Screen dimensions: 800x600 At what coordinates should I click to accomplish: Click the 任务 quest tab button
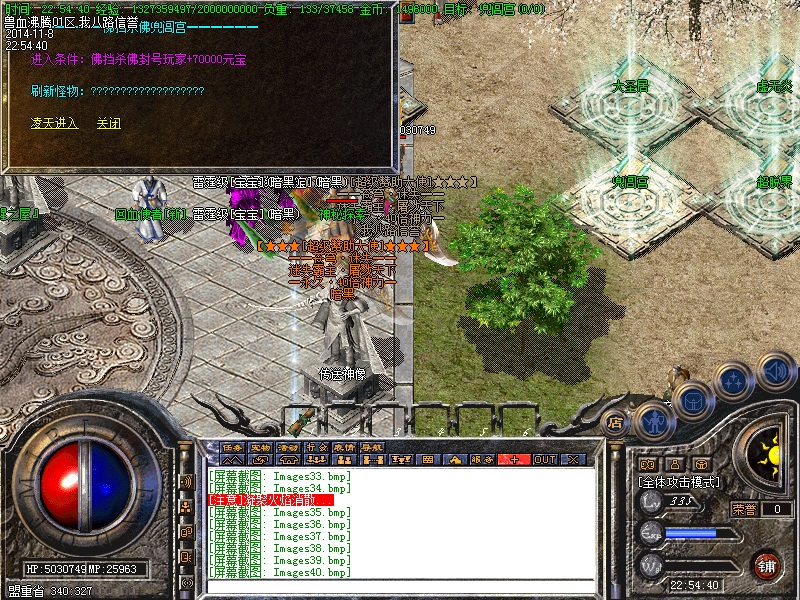coord(233,447)
